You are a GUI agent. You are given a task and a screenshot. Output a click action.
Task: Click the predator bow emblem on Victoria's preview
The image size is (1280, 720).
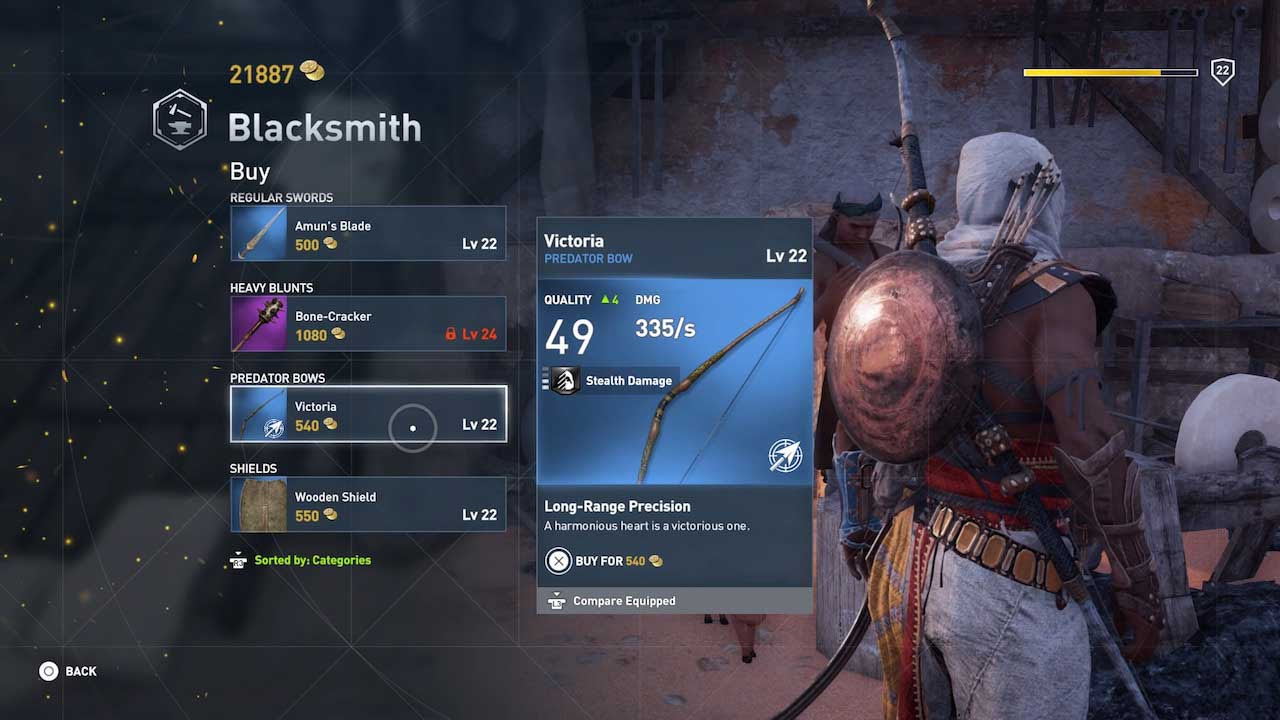[786, 455]
